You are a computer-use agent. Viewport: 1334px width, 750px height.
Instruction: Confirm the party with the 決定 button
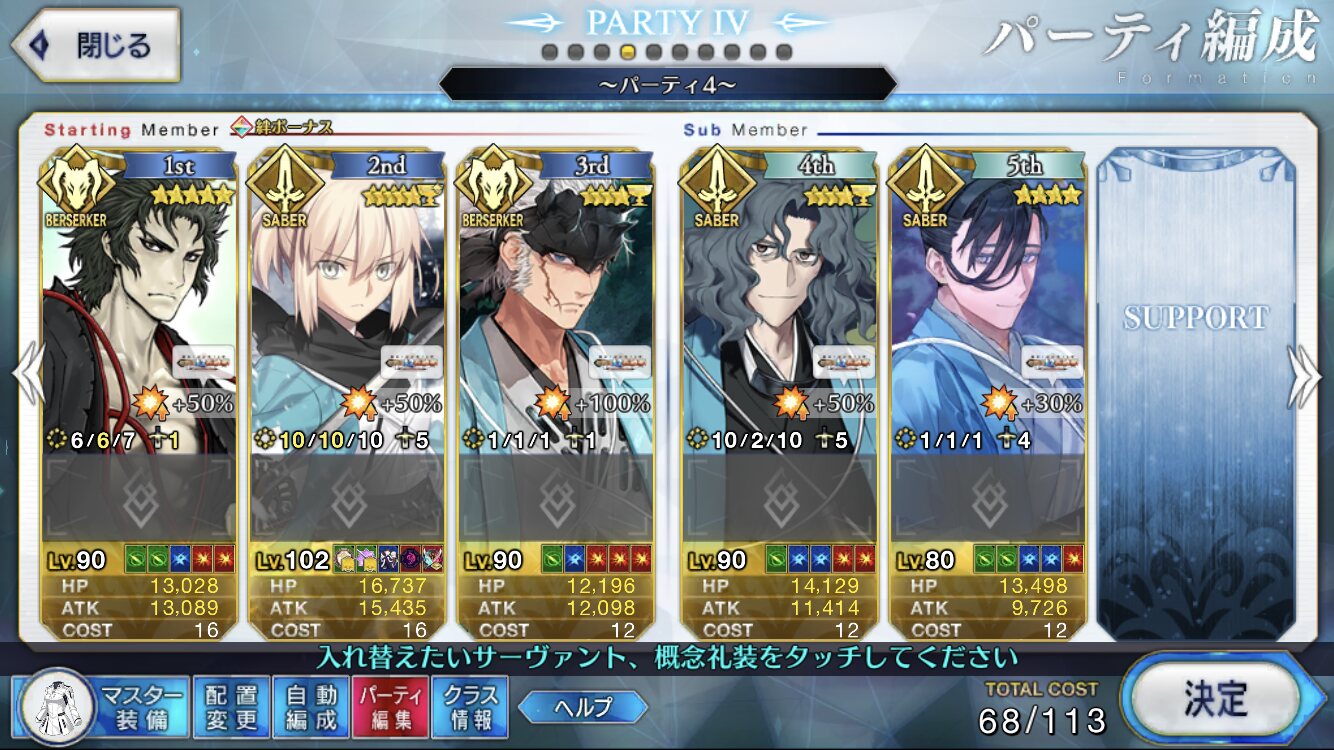pos(1214,695)
